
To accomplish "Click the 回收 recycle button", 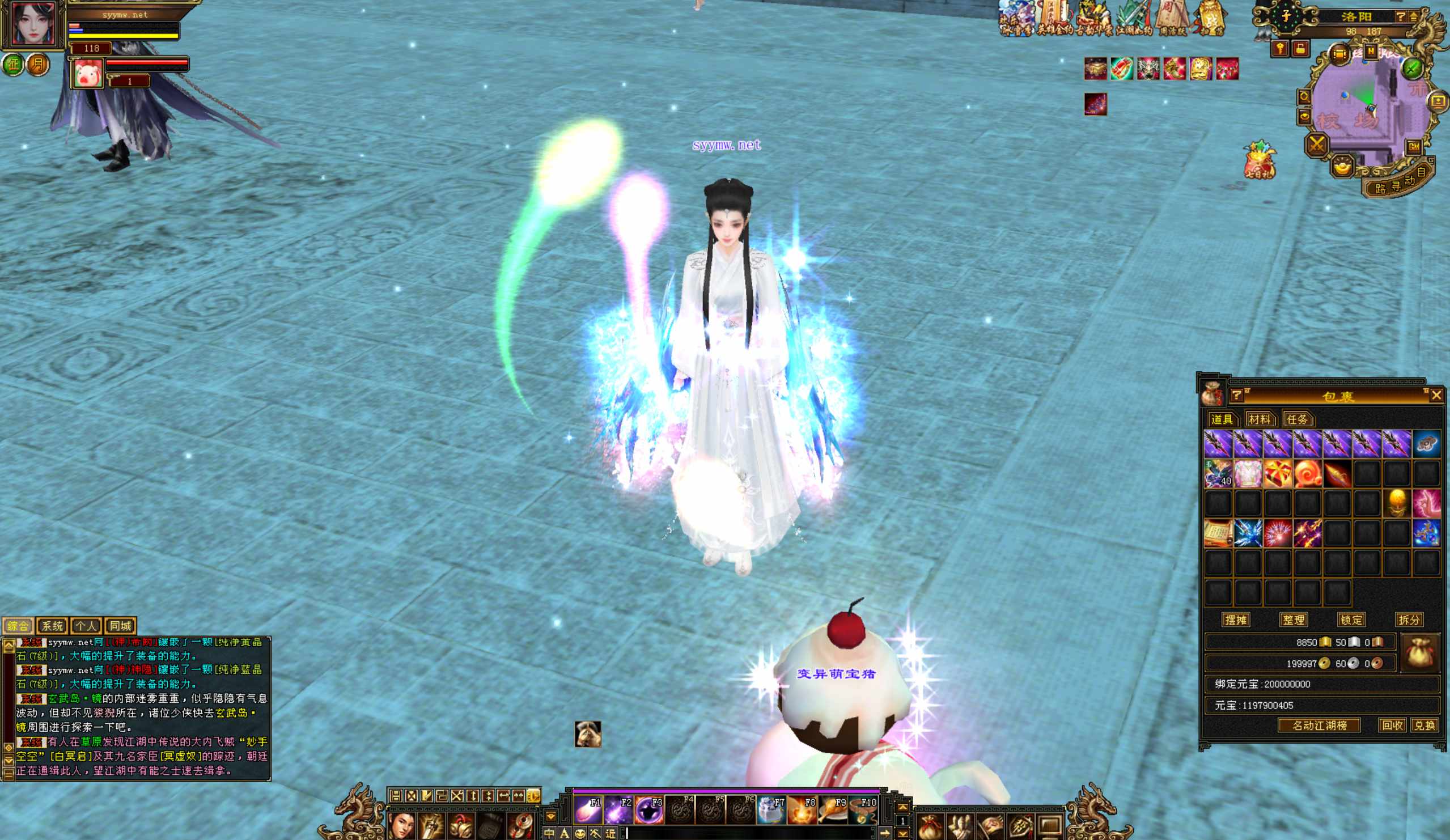I will (1392, 726).
